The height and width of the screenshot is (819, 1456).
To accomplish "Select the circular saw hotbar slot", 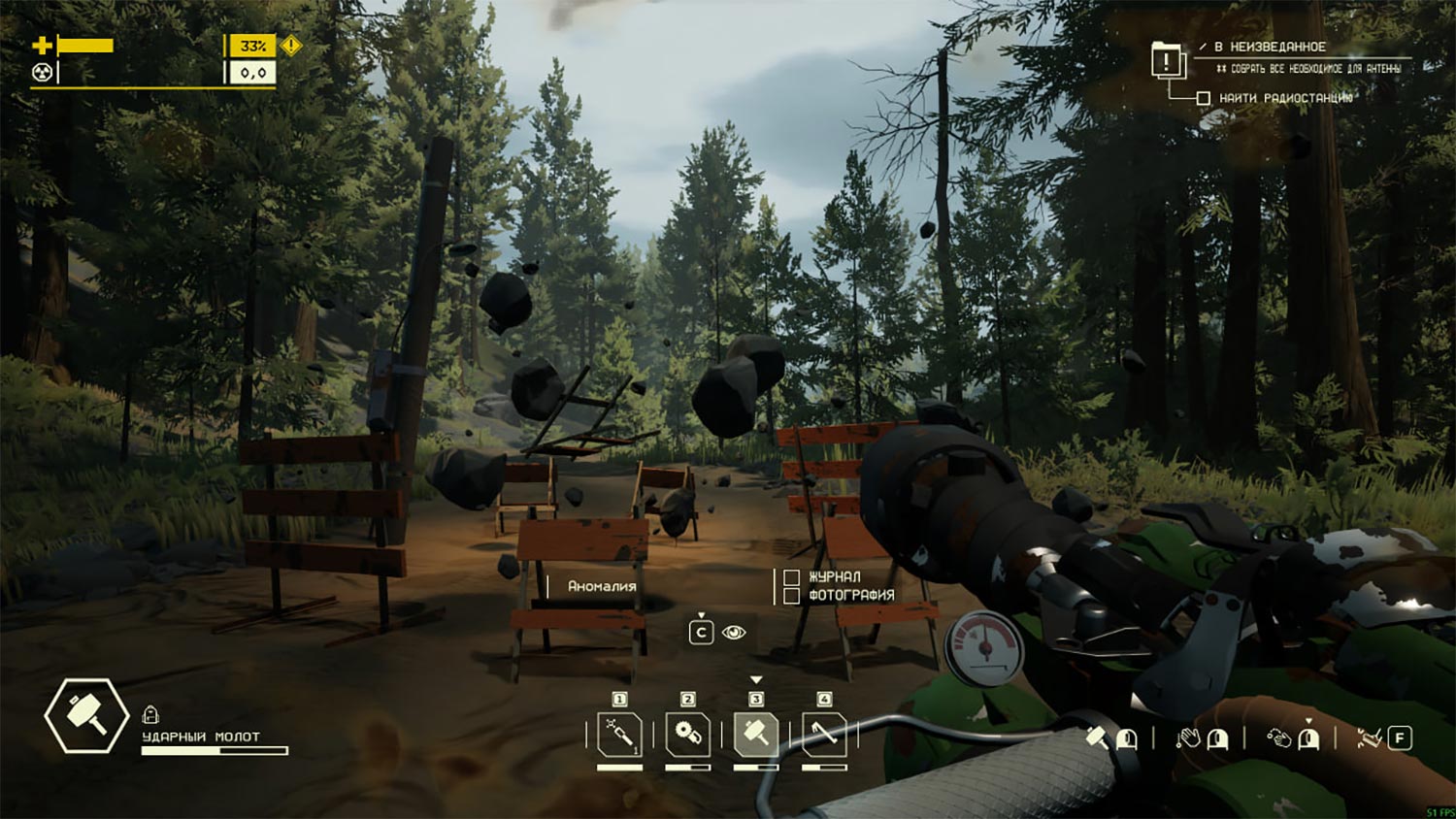I will (687, 736).
